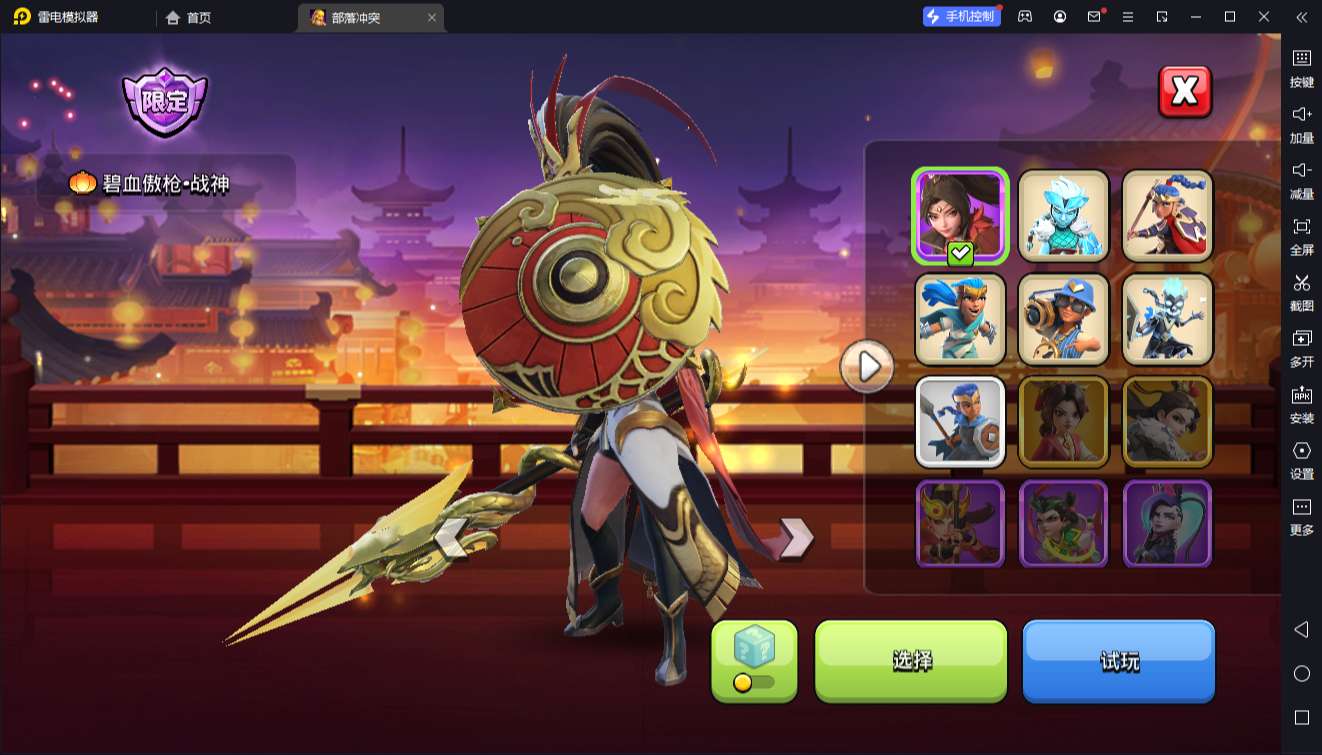
Task: Choose the gold-framed fur-coat woman skin
Action: coord(1167,422)
